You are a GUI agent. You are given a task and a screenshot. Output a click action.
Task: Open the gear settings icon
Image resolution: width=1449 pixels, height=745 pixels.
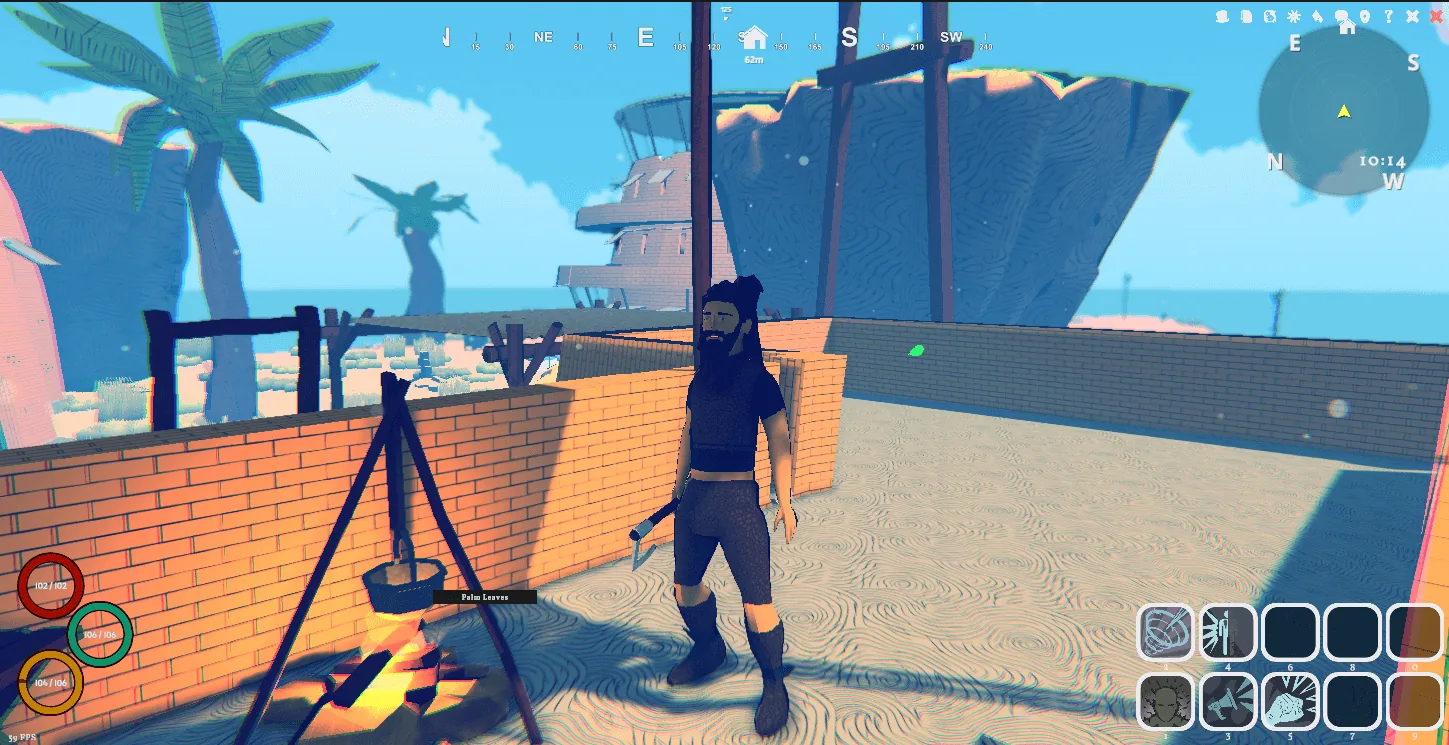click(x=1294, y=16)
